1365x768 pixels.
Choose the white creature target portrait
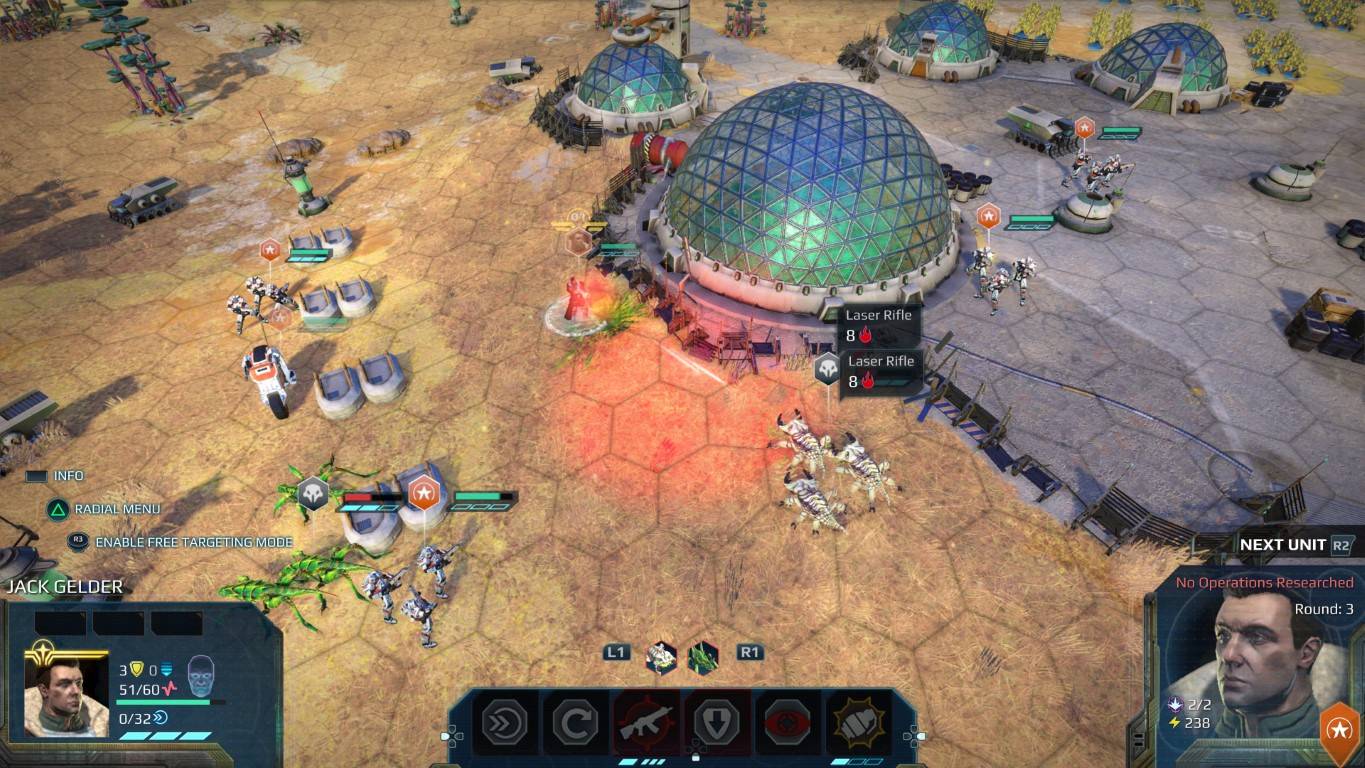point(661,657)
